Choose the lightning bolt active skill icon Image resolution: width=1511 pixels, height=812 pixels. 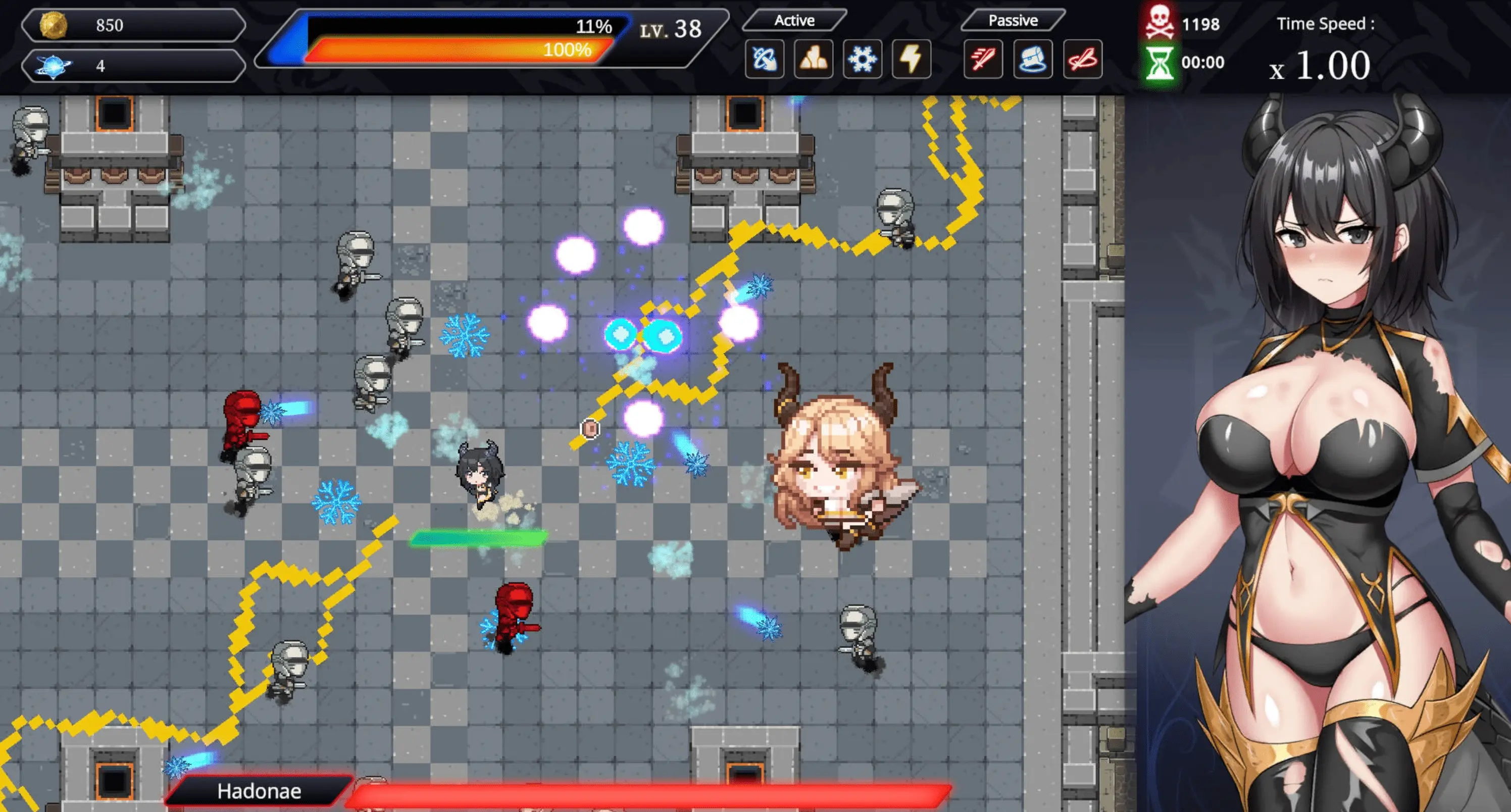(x=911, y=59)
